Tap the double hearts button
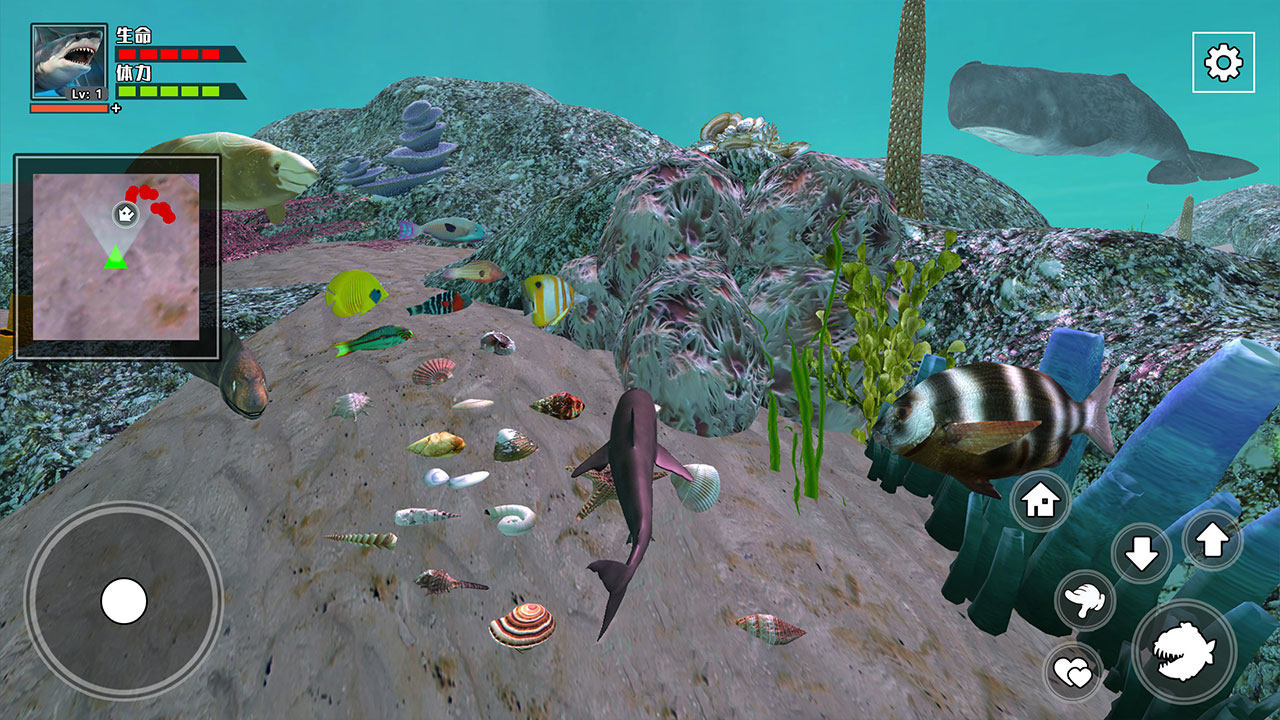 (x=1074, y=672)
